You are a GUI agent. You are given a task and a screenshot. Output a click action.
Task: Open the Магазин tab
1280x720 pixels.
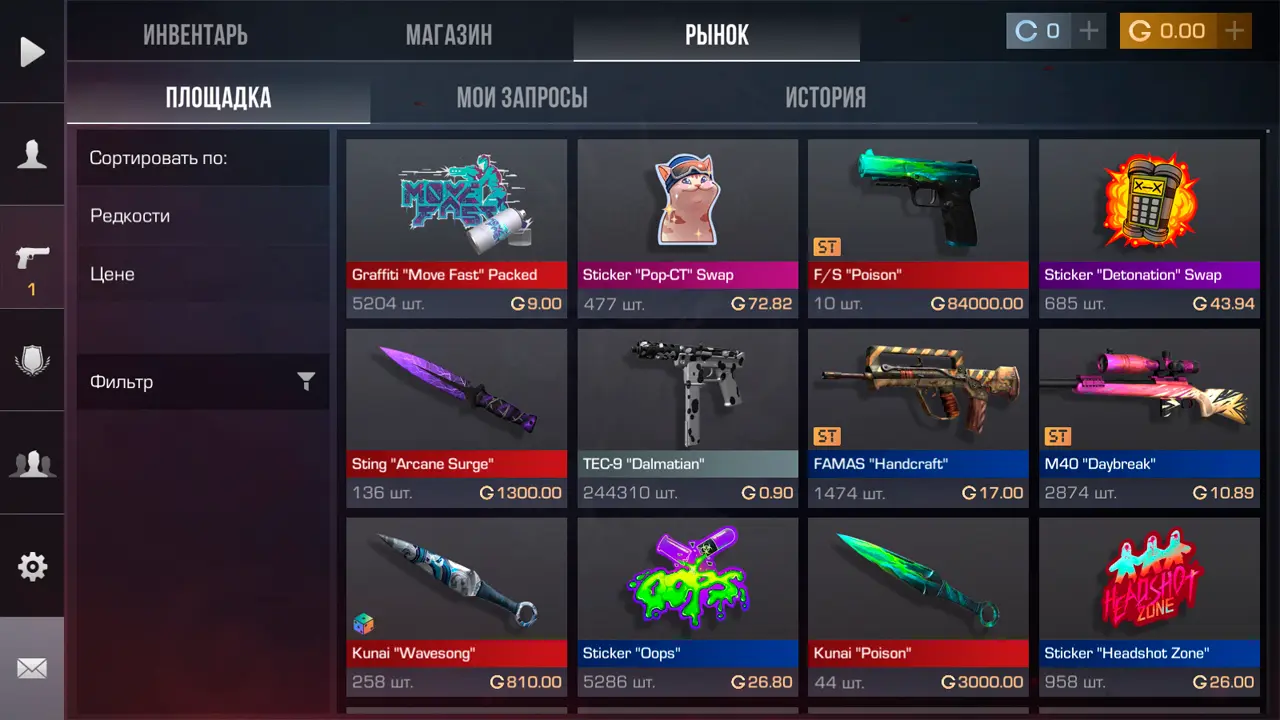[x=448, y=35]
